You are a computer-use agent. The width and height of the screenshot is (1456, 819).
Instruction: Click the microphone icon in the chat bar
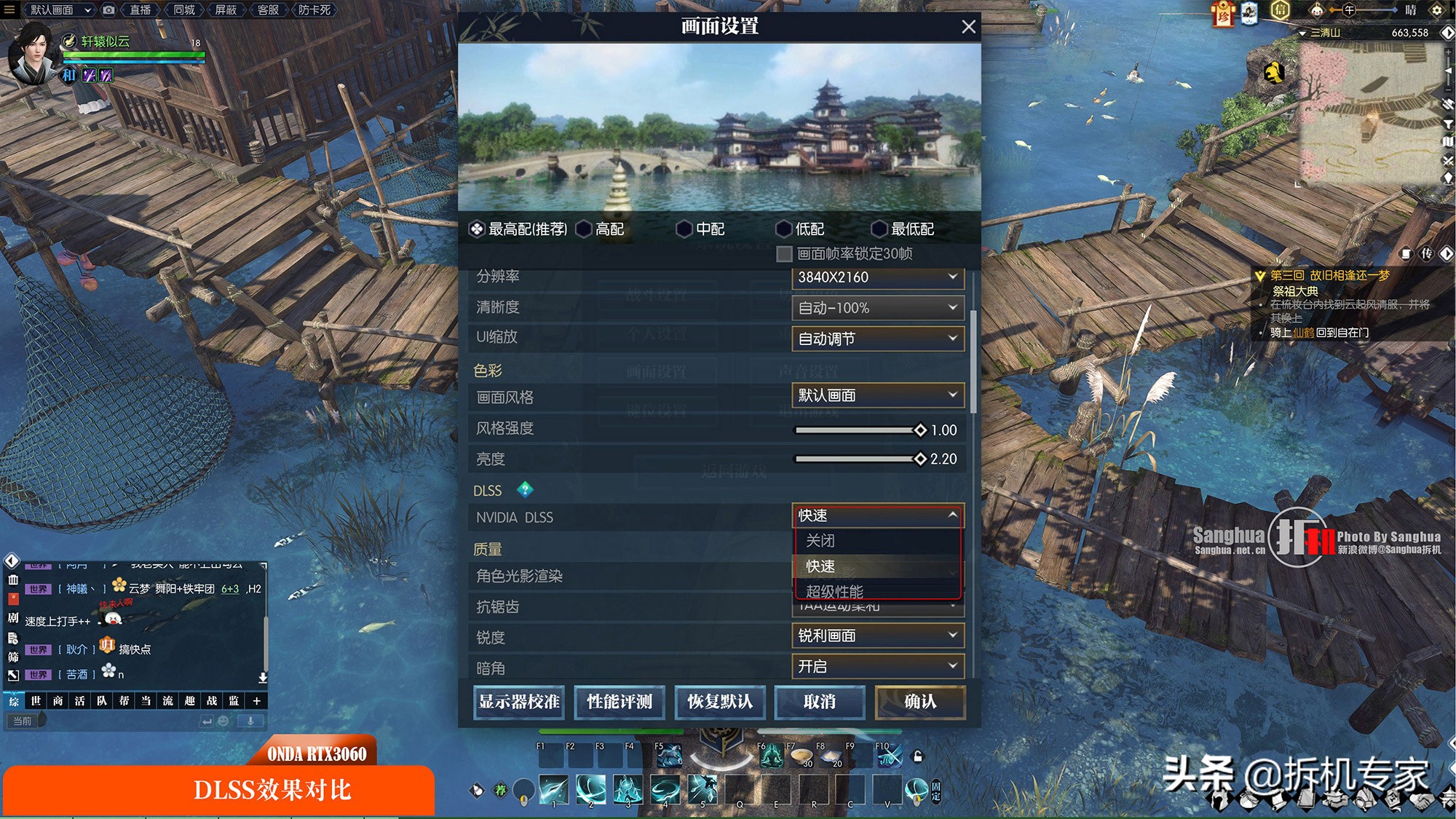[x=252, y=722]
